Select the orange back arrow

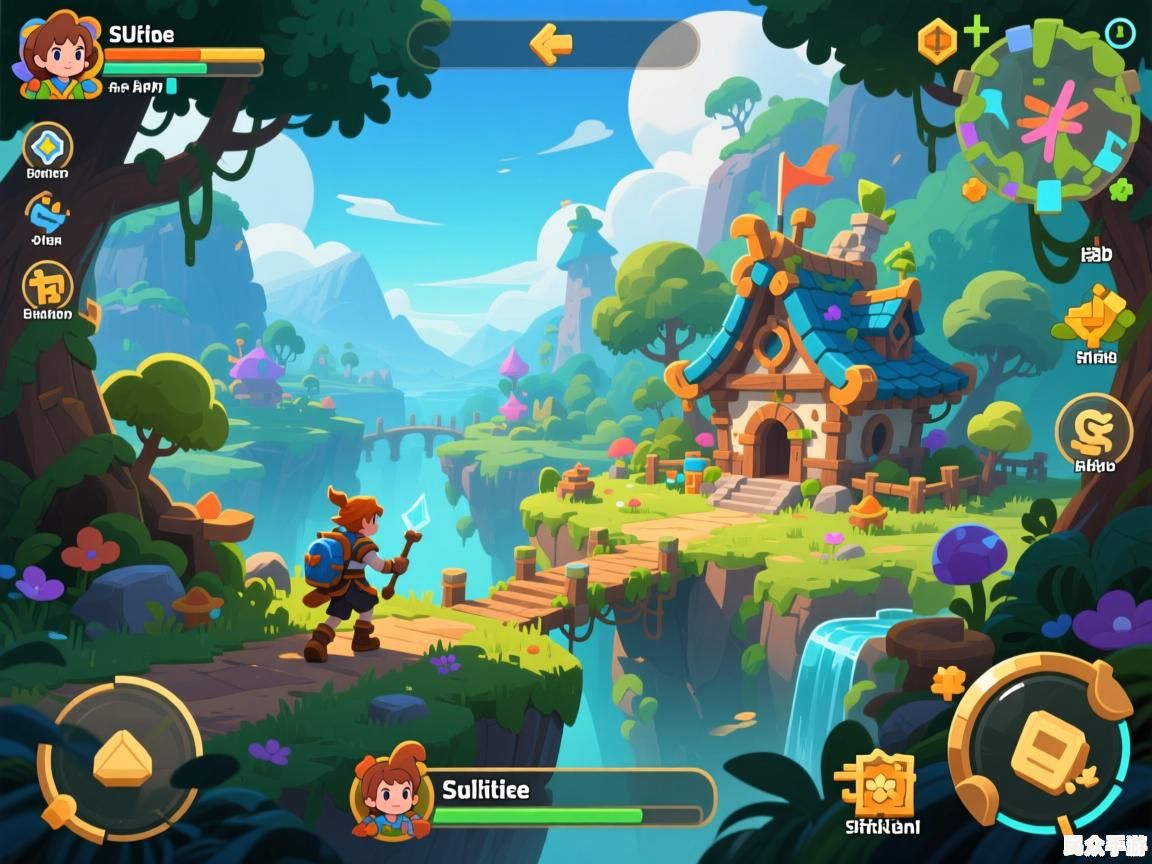click(x=551, y=44)
